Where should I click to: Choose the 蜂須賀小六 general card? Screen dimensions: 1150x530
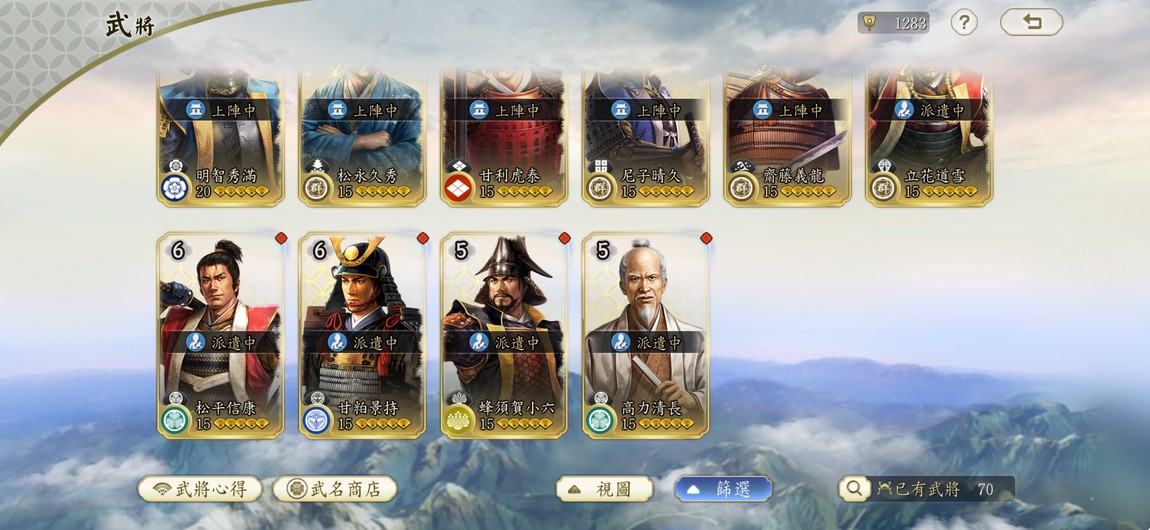pos(504,335)
